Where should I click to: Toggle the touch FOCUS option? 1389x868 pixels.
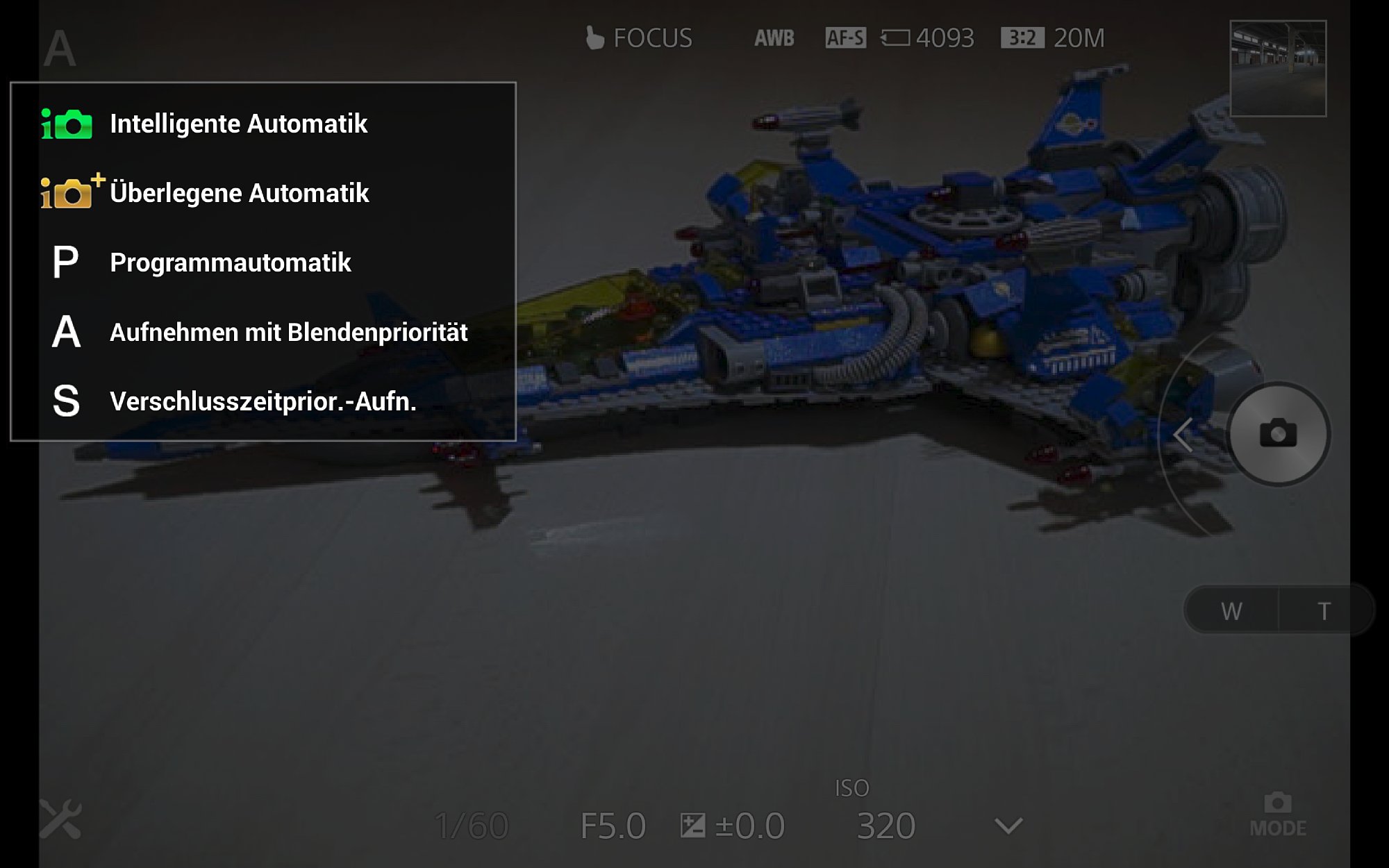tap(639, 38)
